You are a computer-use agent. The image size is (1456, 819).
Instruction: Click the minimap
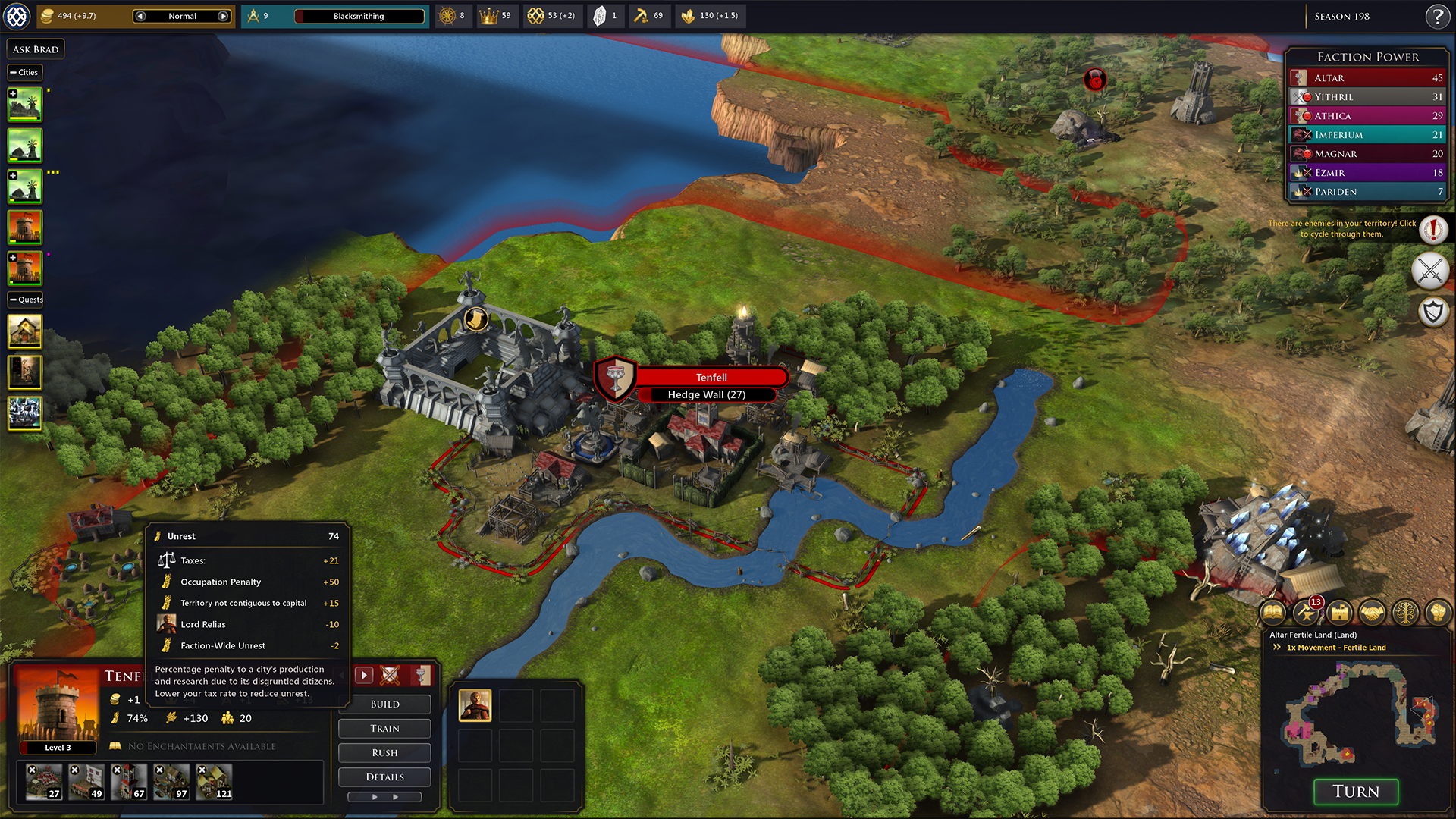pyautogui.click(x=1356, y=713)
